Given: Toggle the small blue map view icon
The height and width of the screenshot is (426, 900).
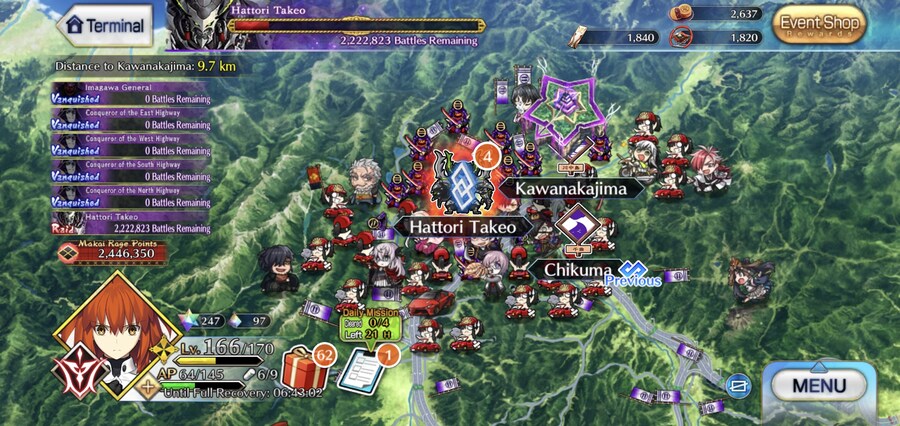Looking at the screenshot, I should (x=739, y=383).
